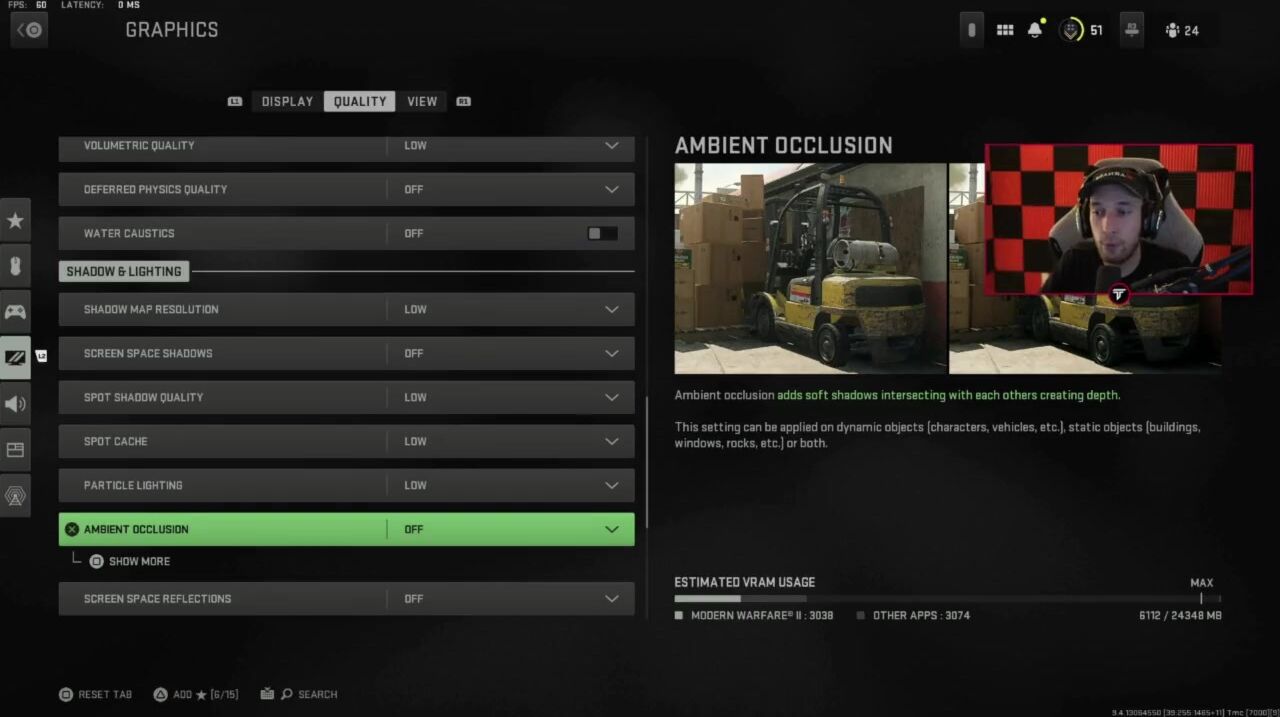Screen dimensions: 1280x717
Task: Switch to the Display tab
Action: tap(287, 101)
